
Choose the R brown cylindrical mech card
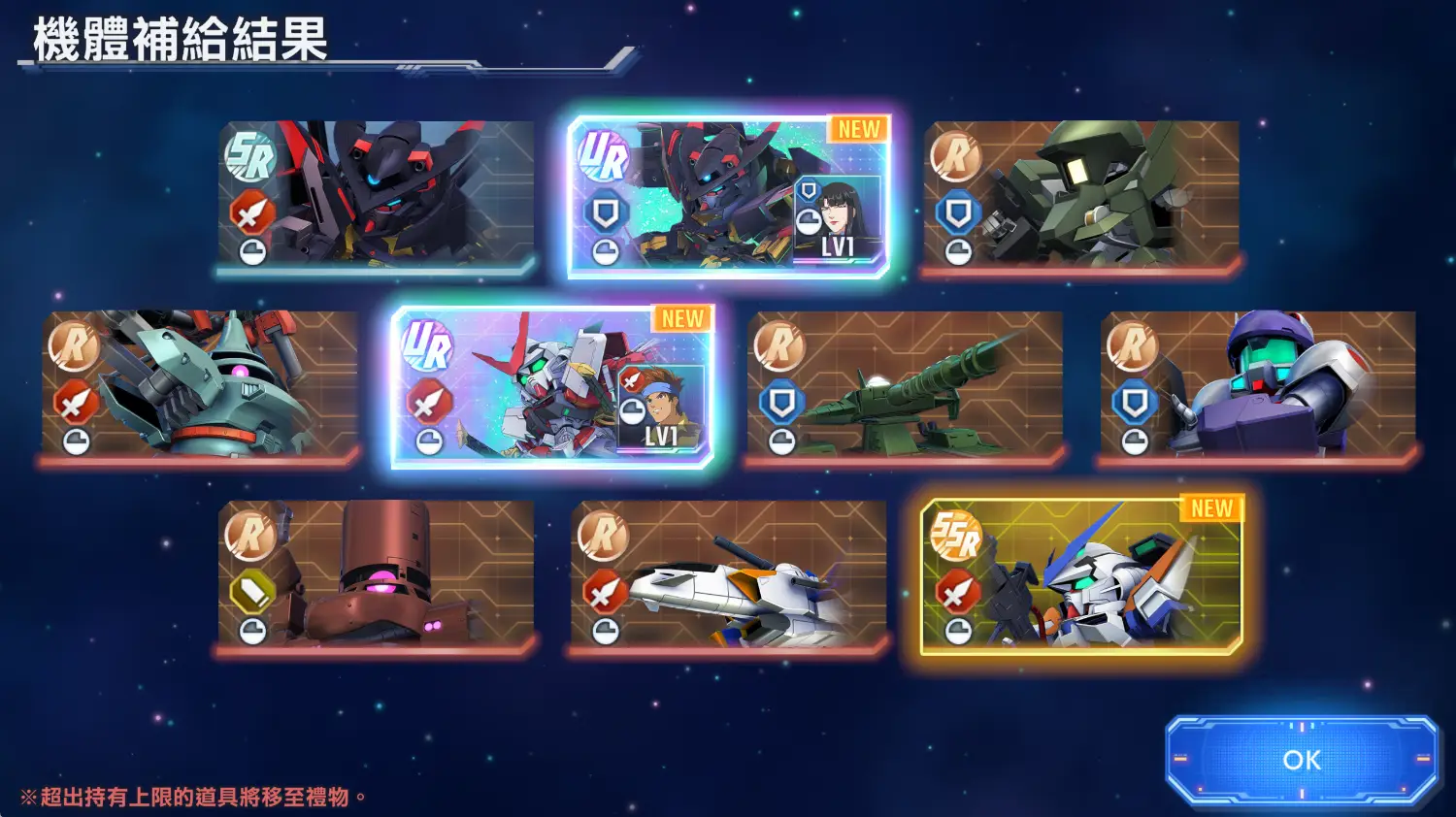pyautogui.click(x=376, y=574)
